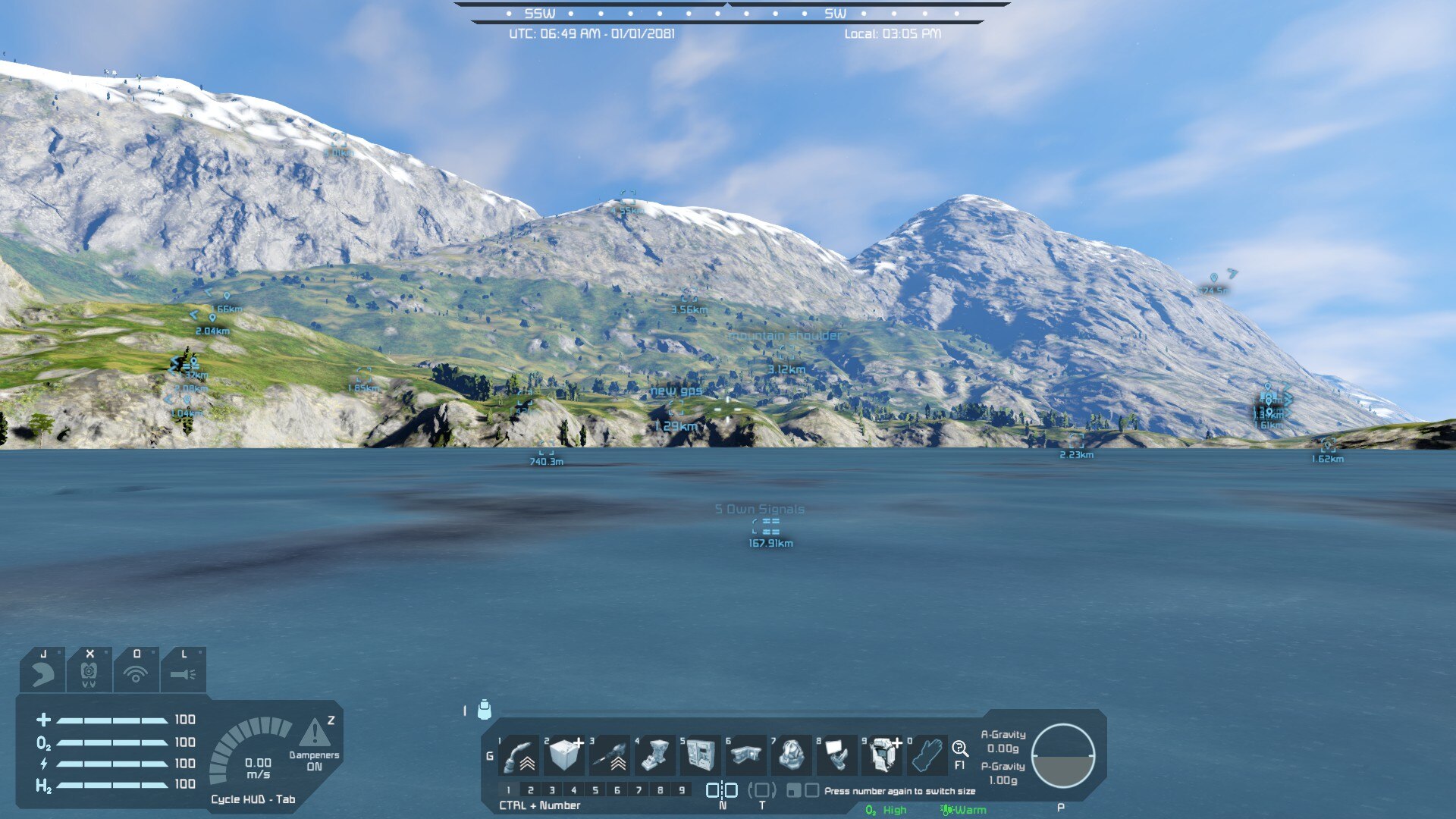Switch to toolbar page 2
This screenshot has height=819, width=1456.
click(x=531, y=790)
